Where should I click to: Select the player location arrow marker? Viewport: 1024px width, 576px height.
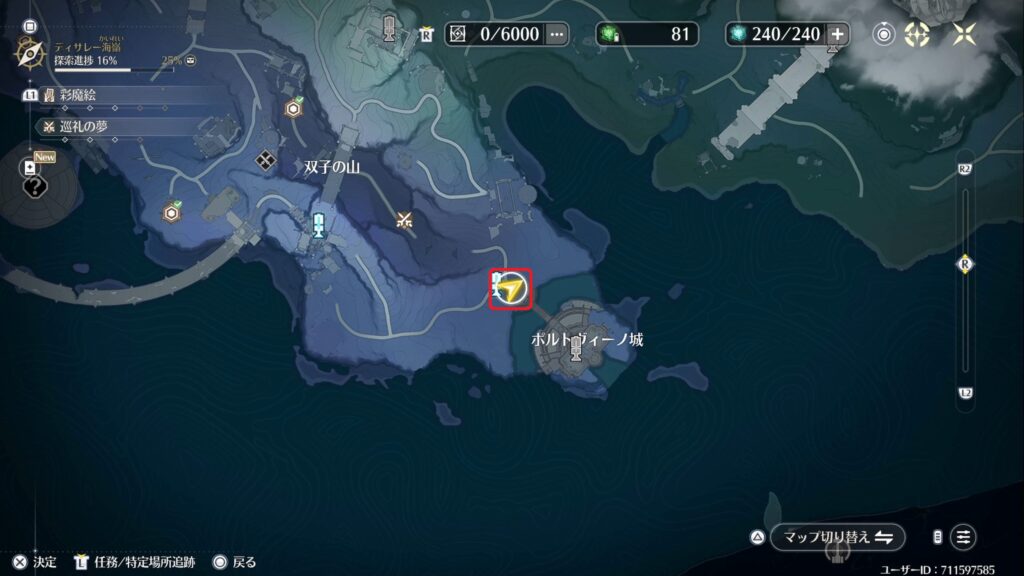pyautogui.click(x=512, y=290)
